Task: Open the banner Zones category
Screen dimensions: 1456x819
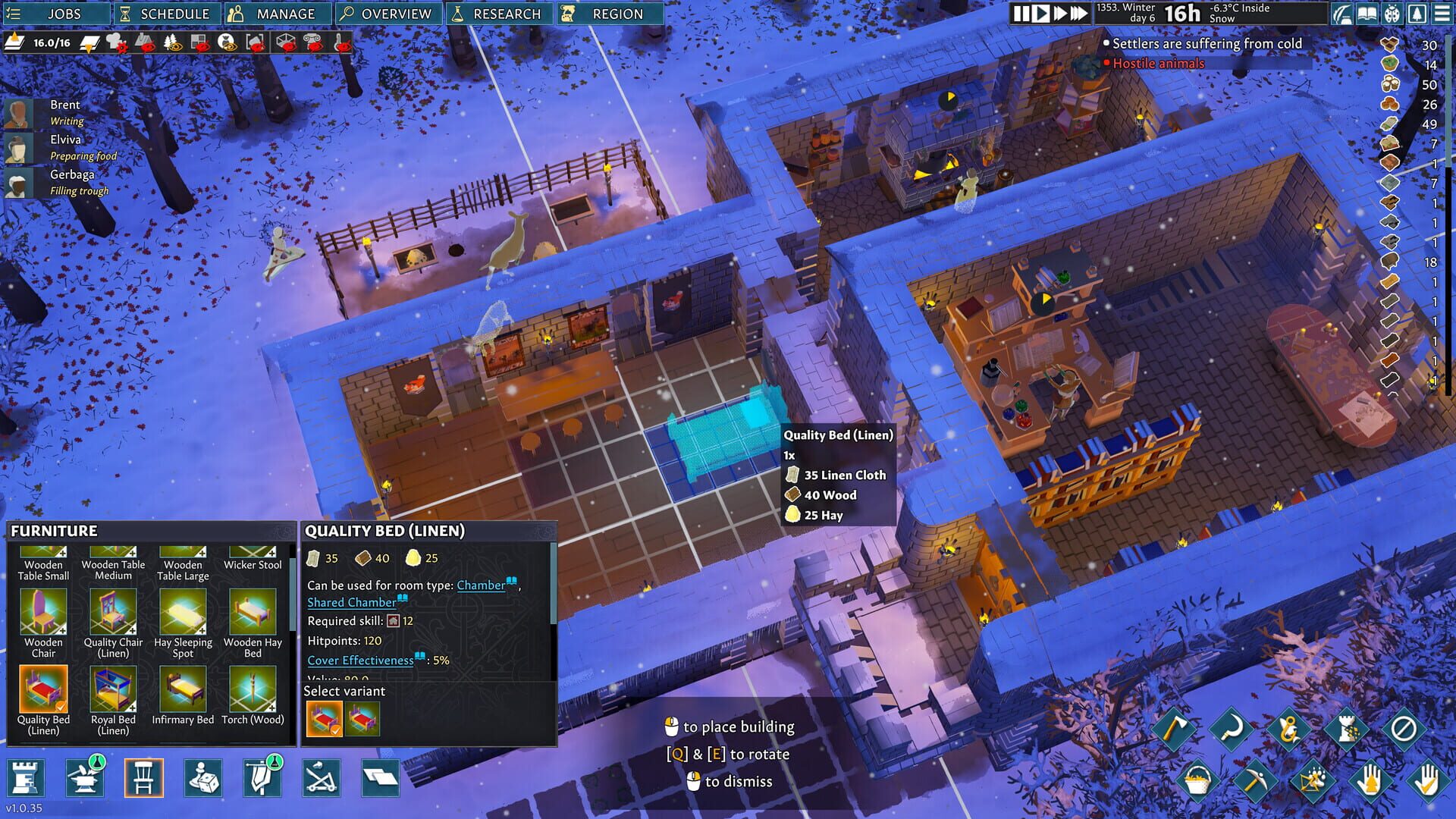Action: pyautogui.click(x=262, y=777)
